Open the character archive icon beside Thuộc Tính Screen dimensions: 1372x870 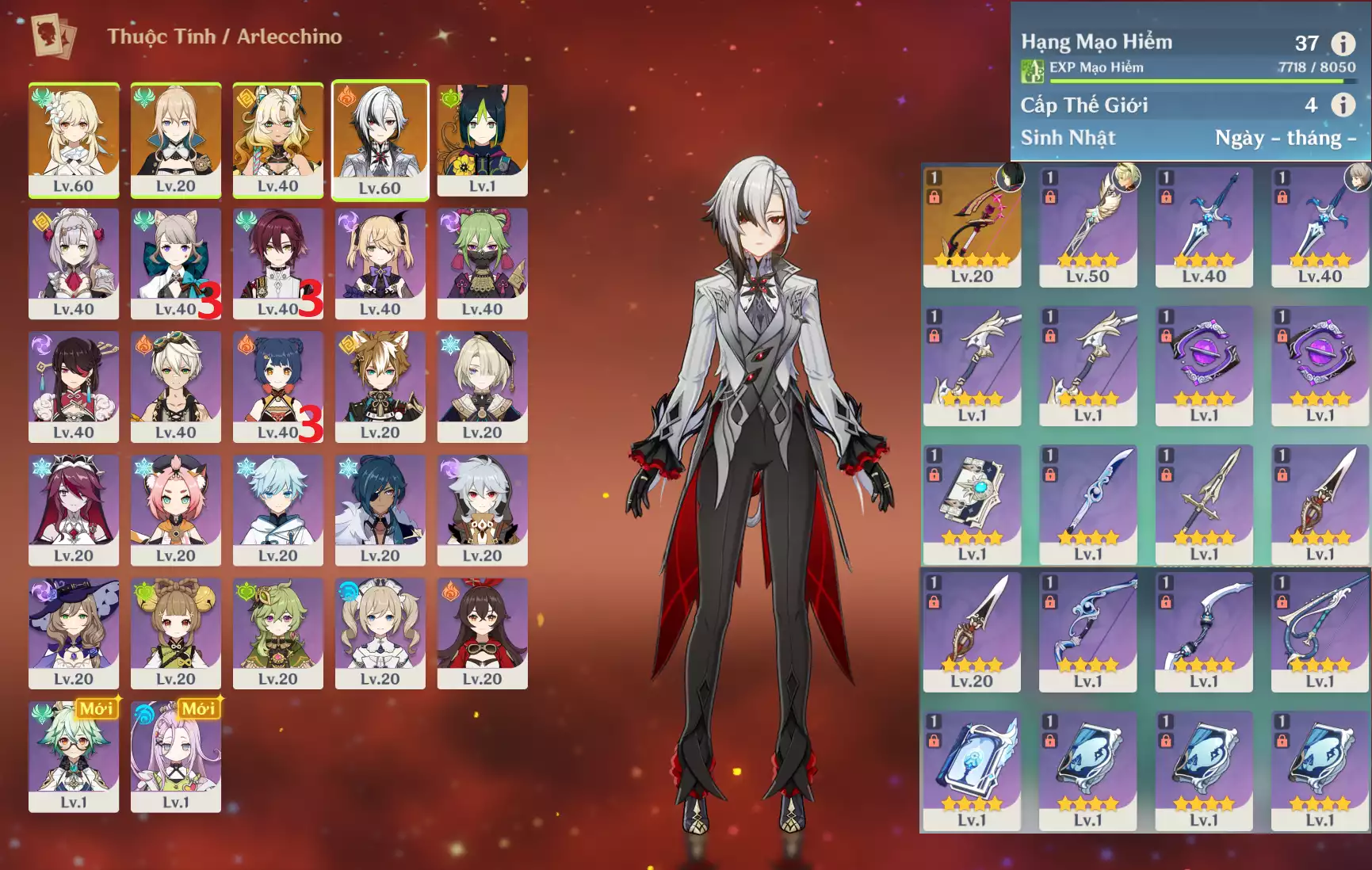click(x=53, y=36)
